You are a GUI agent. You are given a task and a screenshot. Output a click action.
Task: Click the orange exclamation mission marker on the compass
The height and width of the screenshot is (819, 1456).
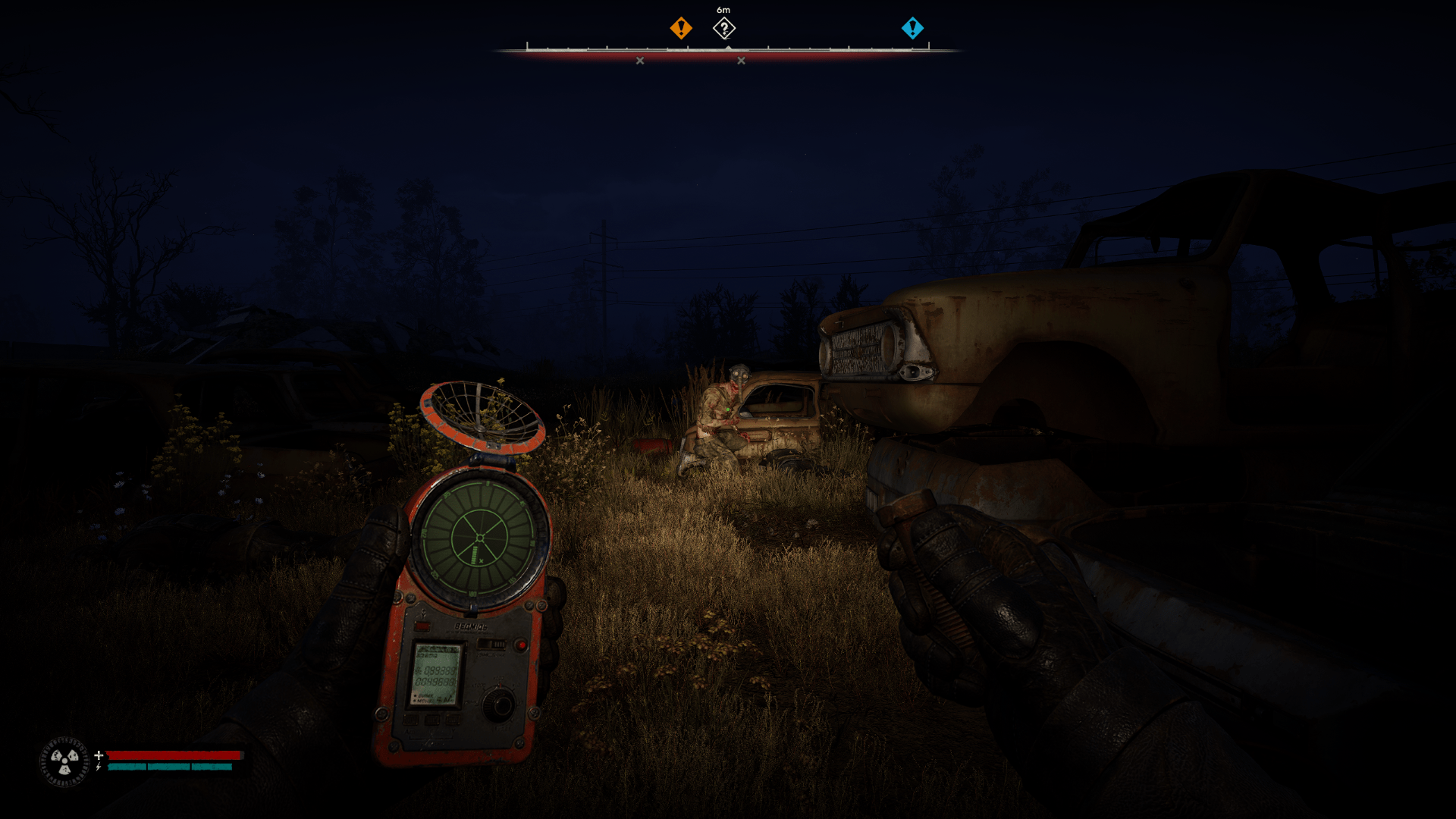680,27
